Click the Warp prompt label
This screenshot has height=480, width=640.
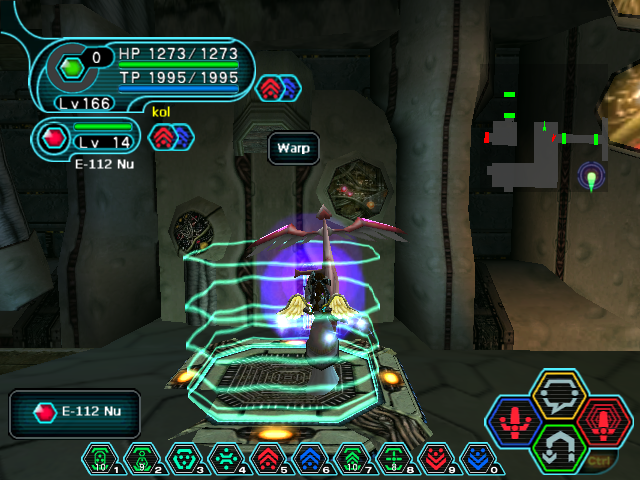coord(293,149)
